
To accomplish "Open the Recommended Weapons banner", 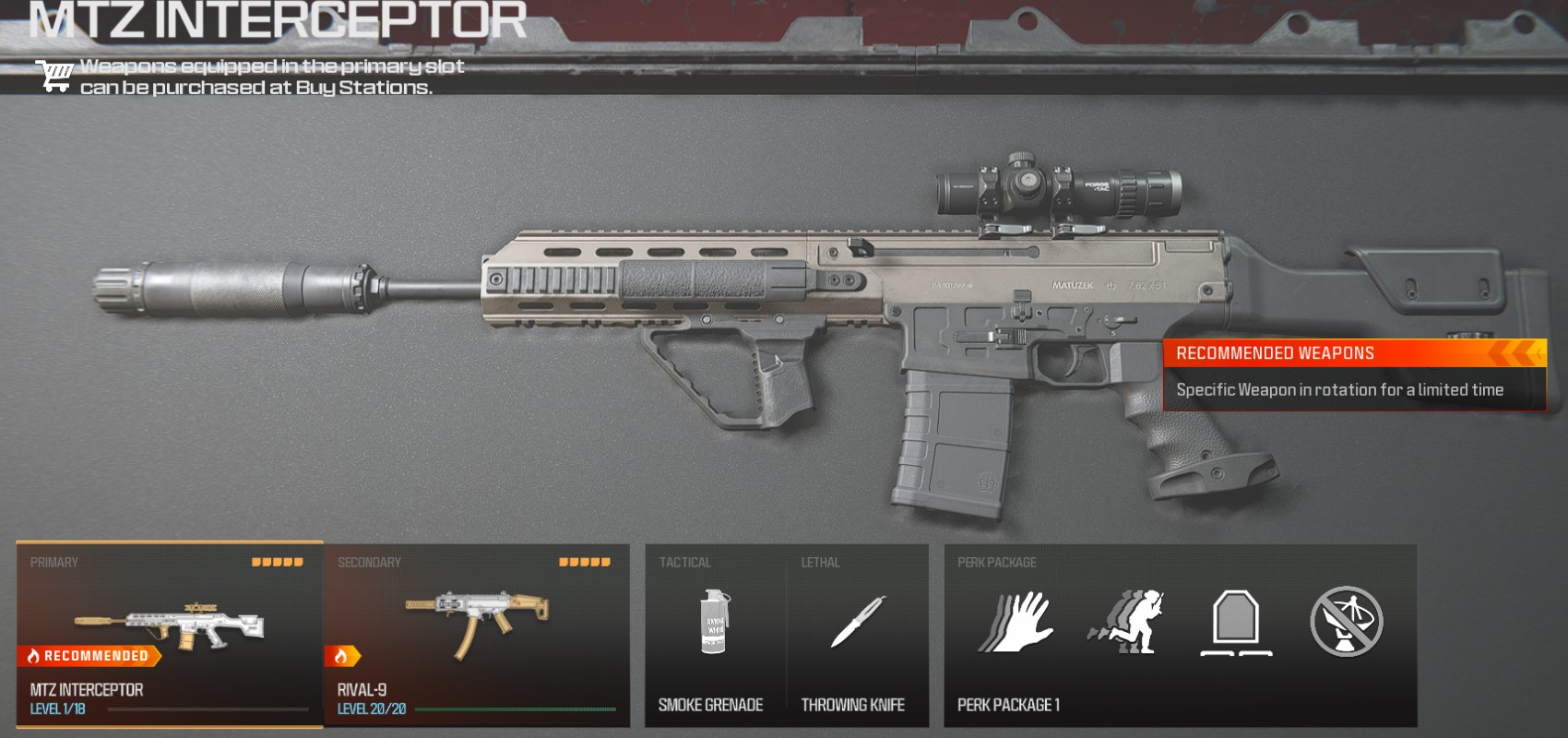I will (1354, 375).
